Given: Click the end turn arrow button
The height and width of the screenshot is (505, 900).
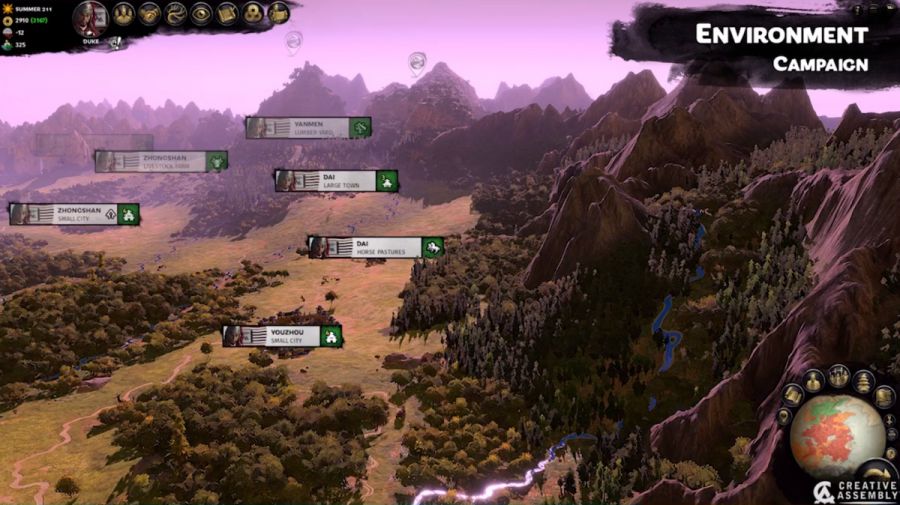Looking at the screenshot, I should [878, 474].
